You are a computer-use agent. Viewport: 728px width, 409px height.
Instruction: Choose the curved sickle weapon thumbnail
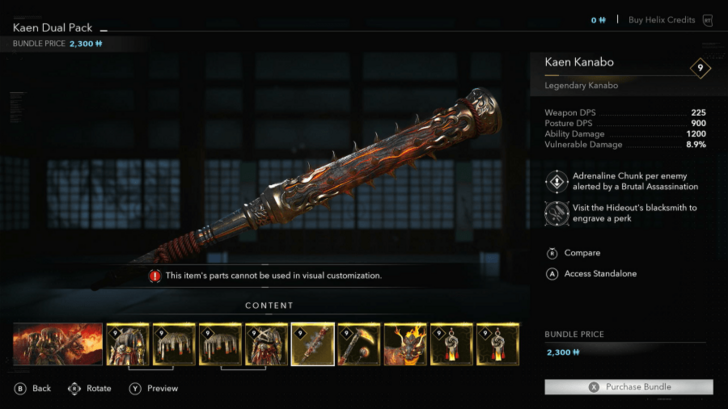click(x=358, y=343)
